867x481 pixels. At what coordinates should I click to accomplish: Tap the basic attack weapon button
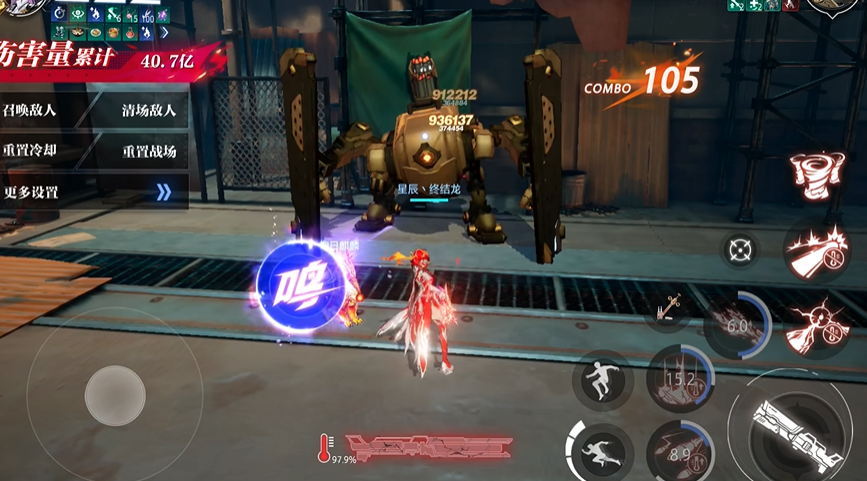797,426
